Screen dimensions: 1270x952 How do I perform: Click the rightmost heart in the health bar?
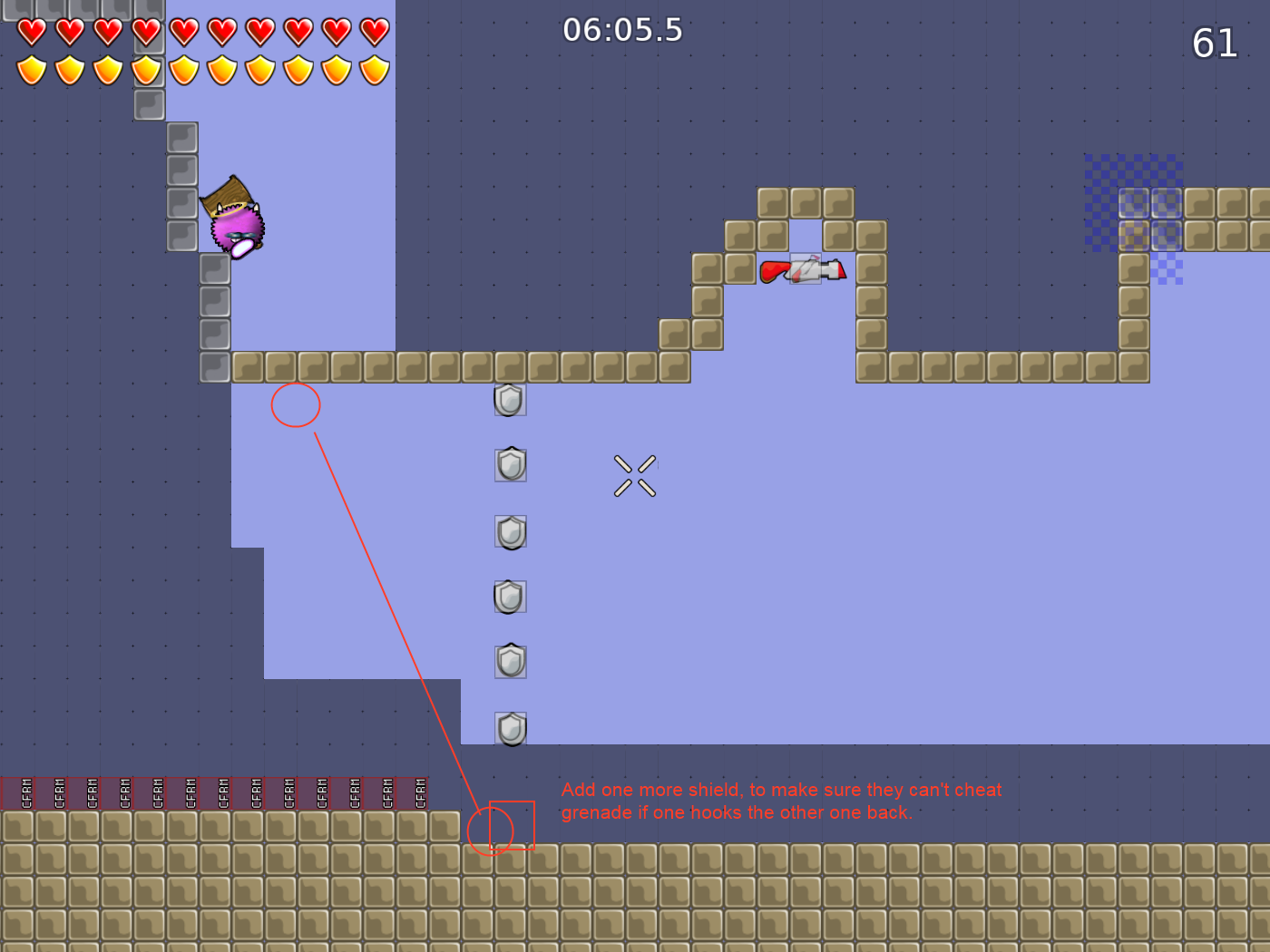click(373, 32)
